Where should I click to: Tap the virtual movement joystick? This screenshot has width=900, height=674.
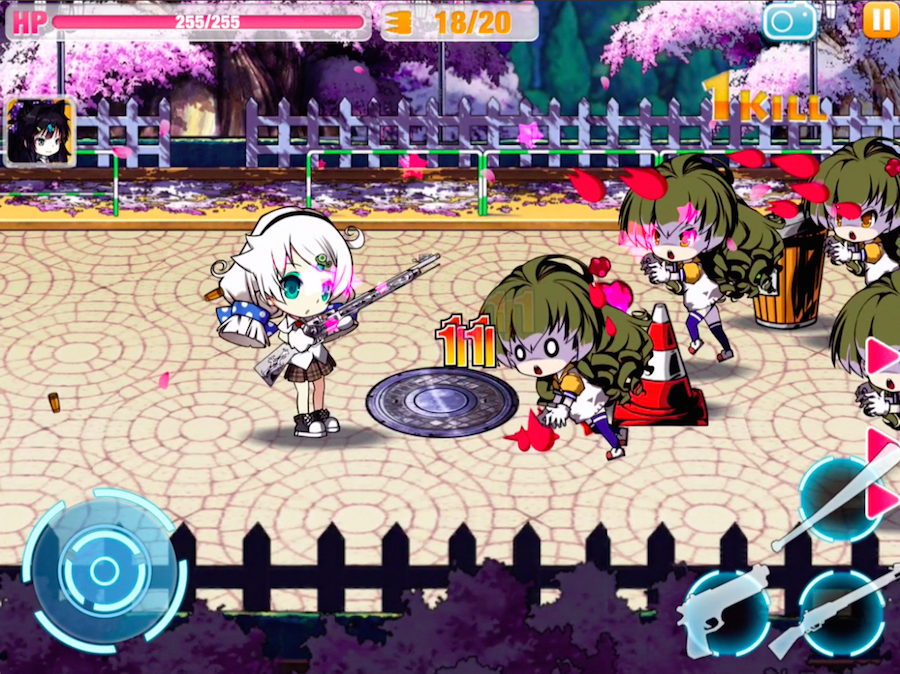click(104, 571)
